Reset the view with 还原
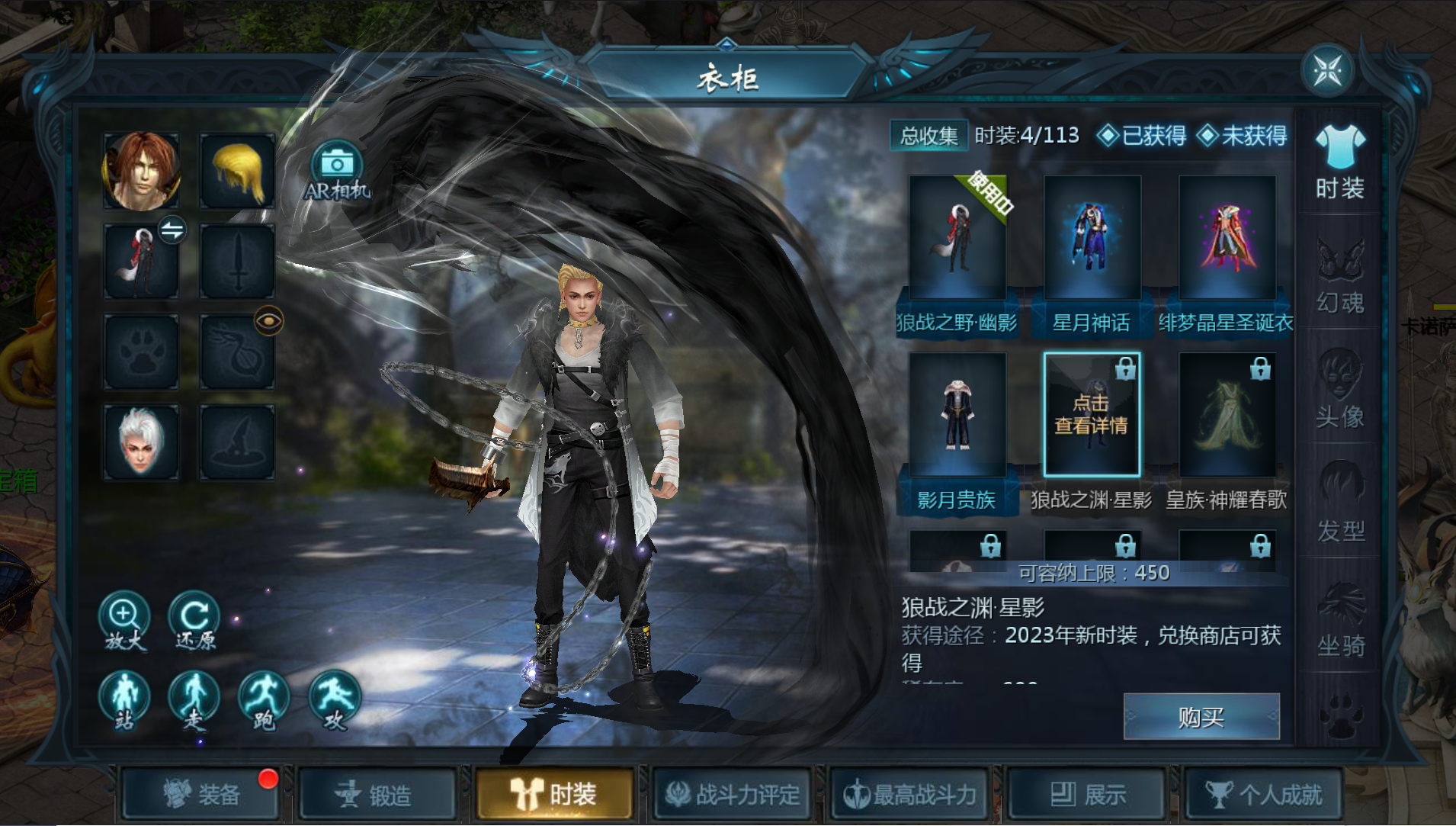Image resolution: width=1456 pixels, height=826 pixels. [x=194, y=621]
